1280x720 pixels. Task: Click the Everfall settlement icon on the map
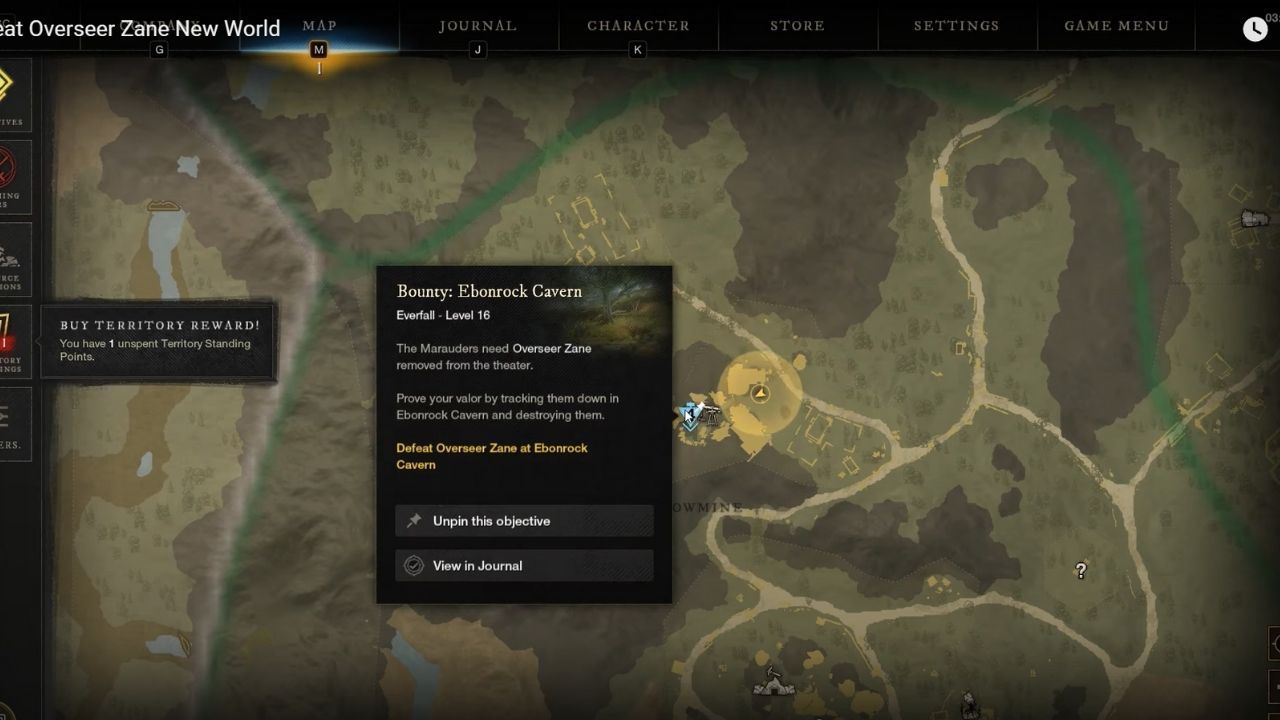point(759,393)
